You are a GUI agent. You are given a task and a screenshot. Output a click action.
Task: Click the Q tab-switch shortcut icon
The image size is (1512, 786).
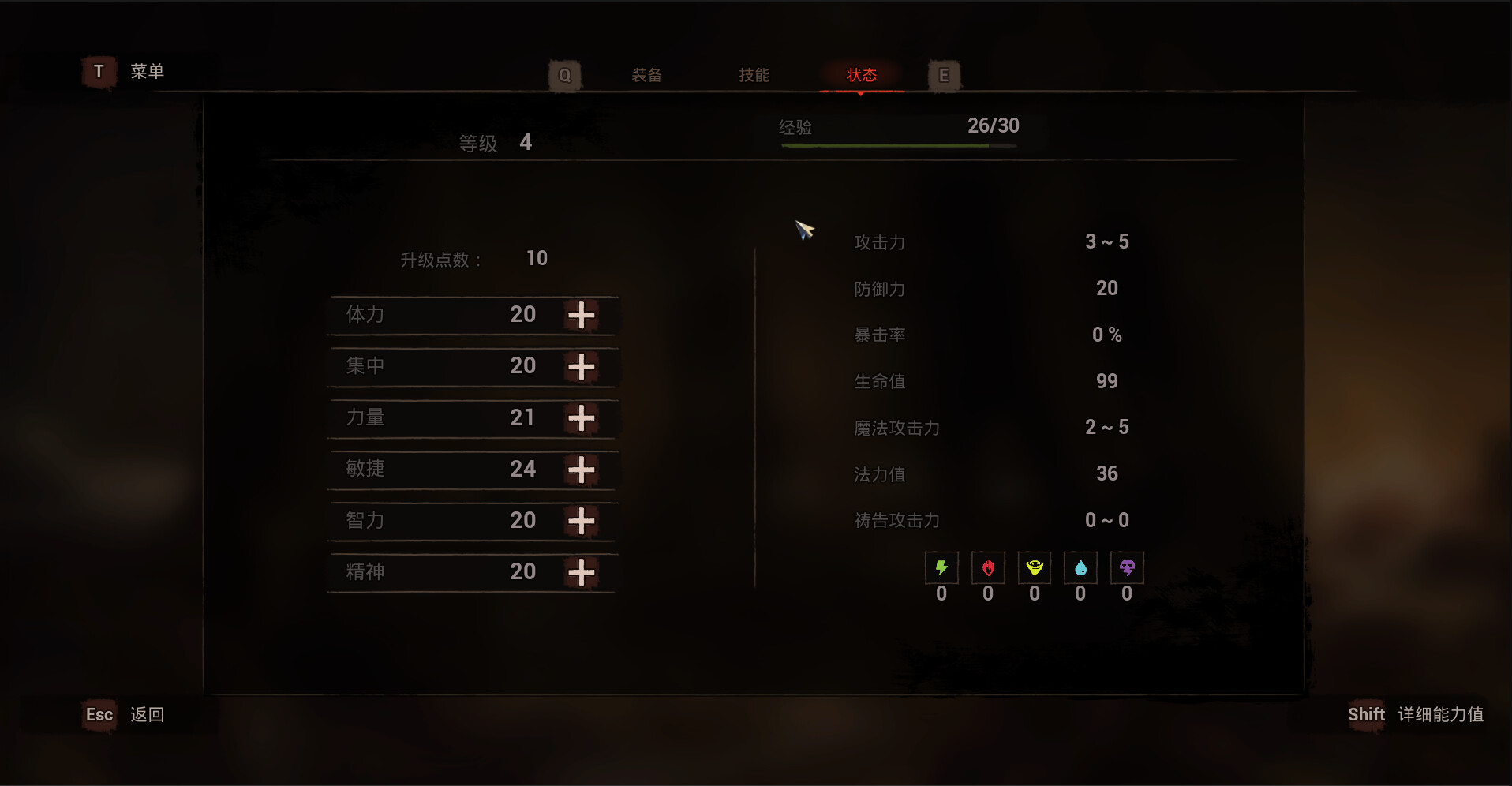coord(564,75)
